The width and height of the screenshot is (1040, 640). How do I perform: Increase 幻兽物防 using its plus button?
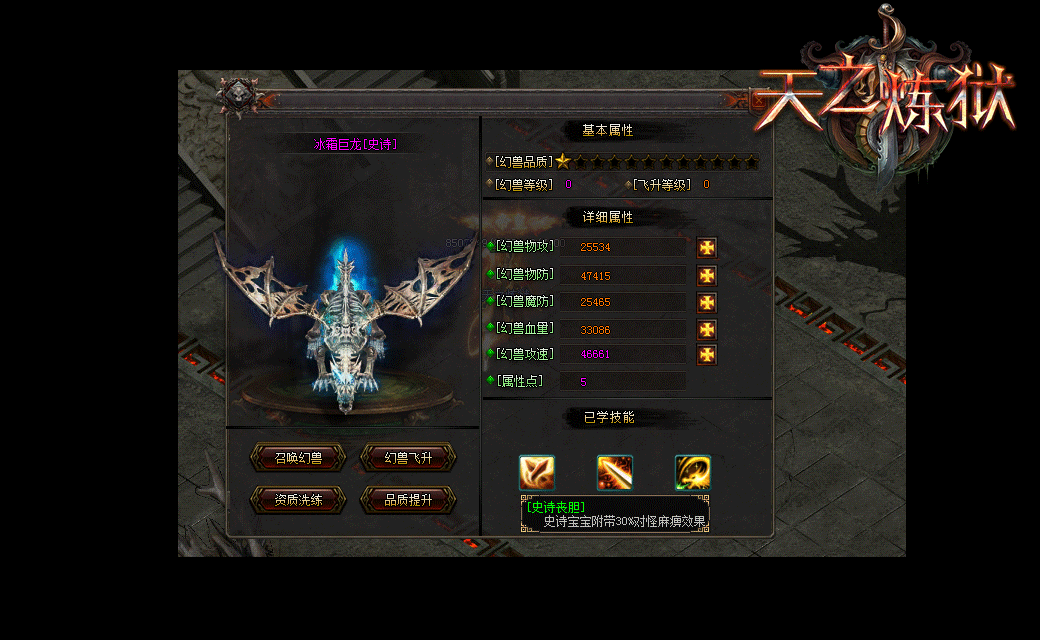[707, 275]
